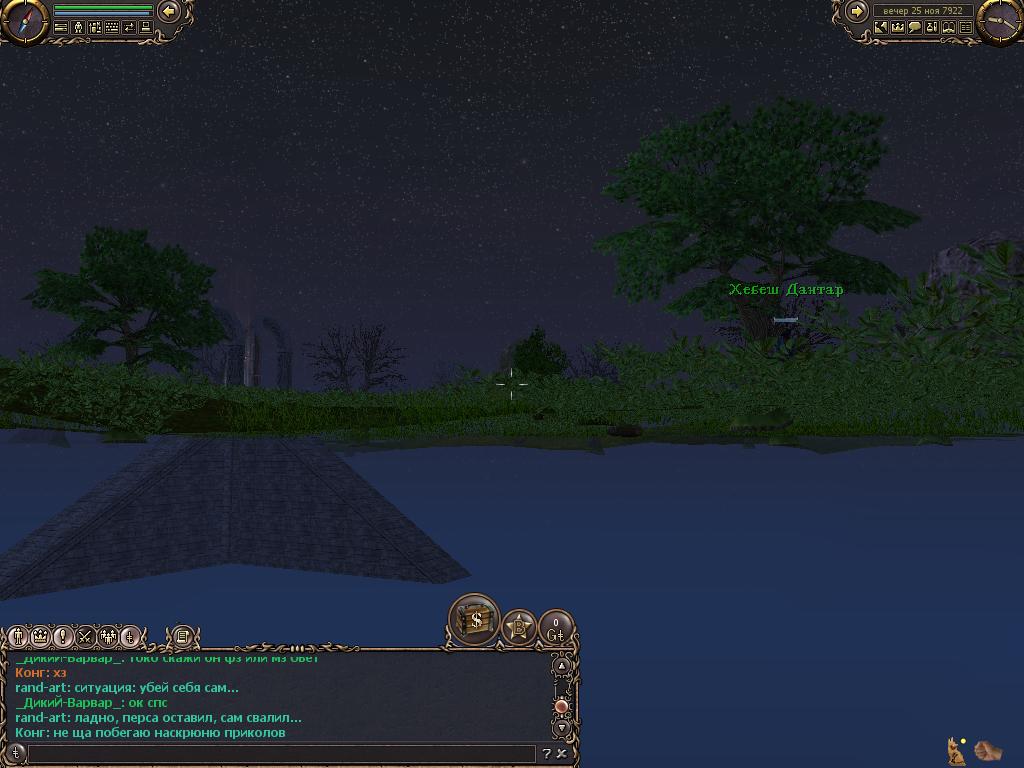Screen dimensions: 1024x768
Task: Click the scroll icon above chat
Action: tap(182, 636)
